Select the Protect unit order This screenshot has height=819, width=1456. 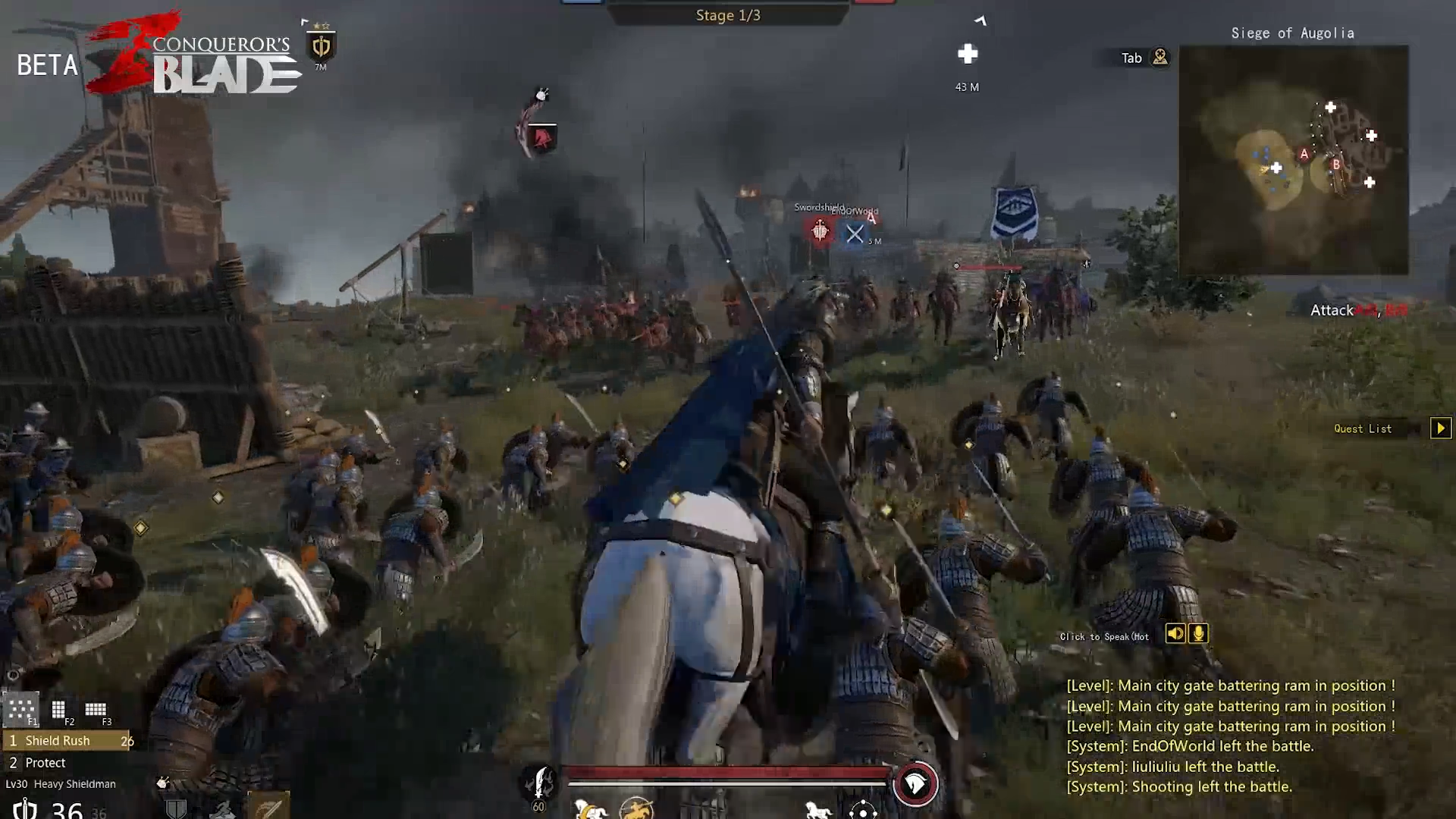click(x=45, y=763)
